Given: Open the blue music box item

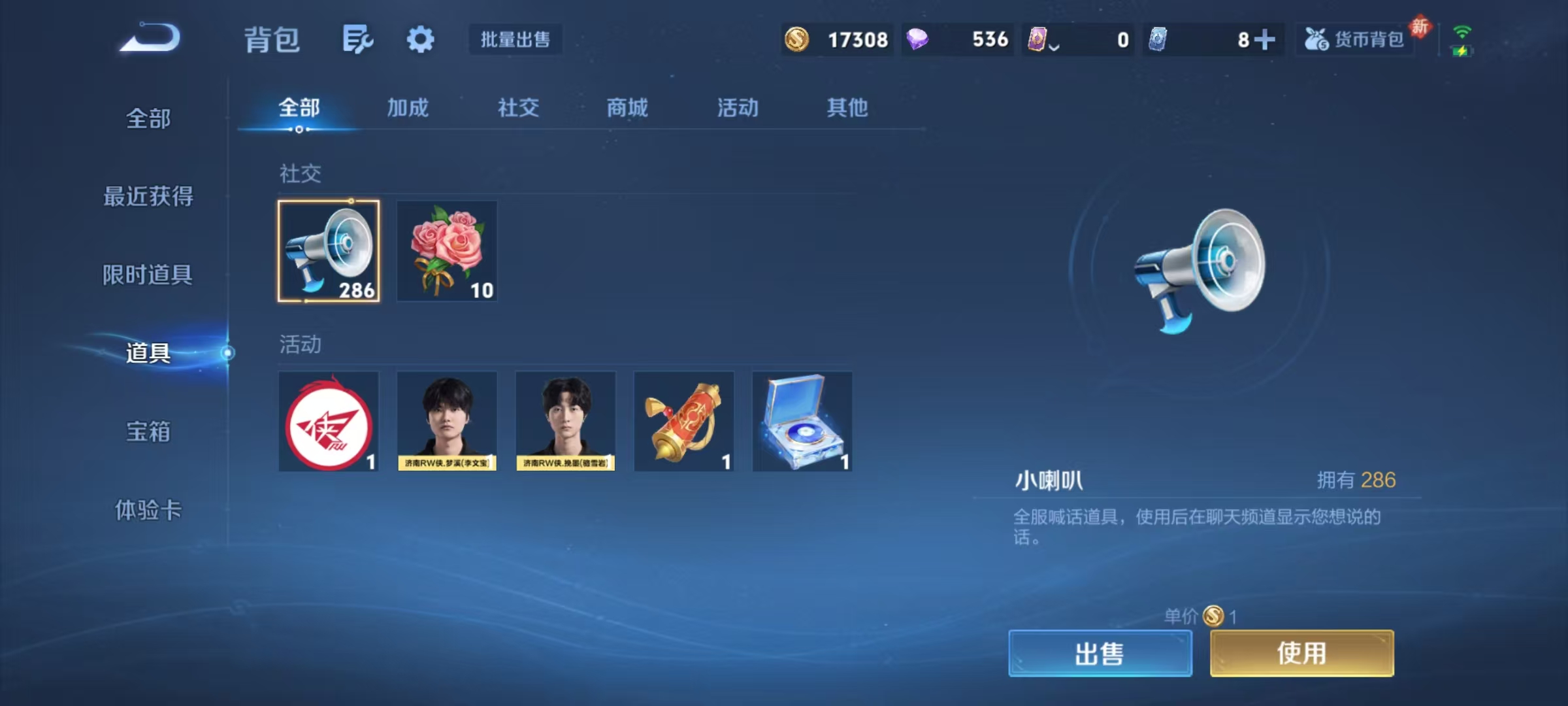Looking at the screenshot, I should (x=802, y=422).
